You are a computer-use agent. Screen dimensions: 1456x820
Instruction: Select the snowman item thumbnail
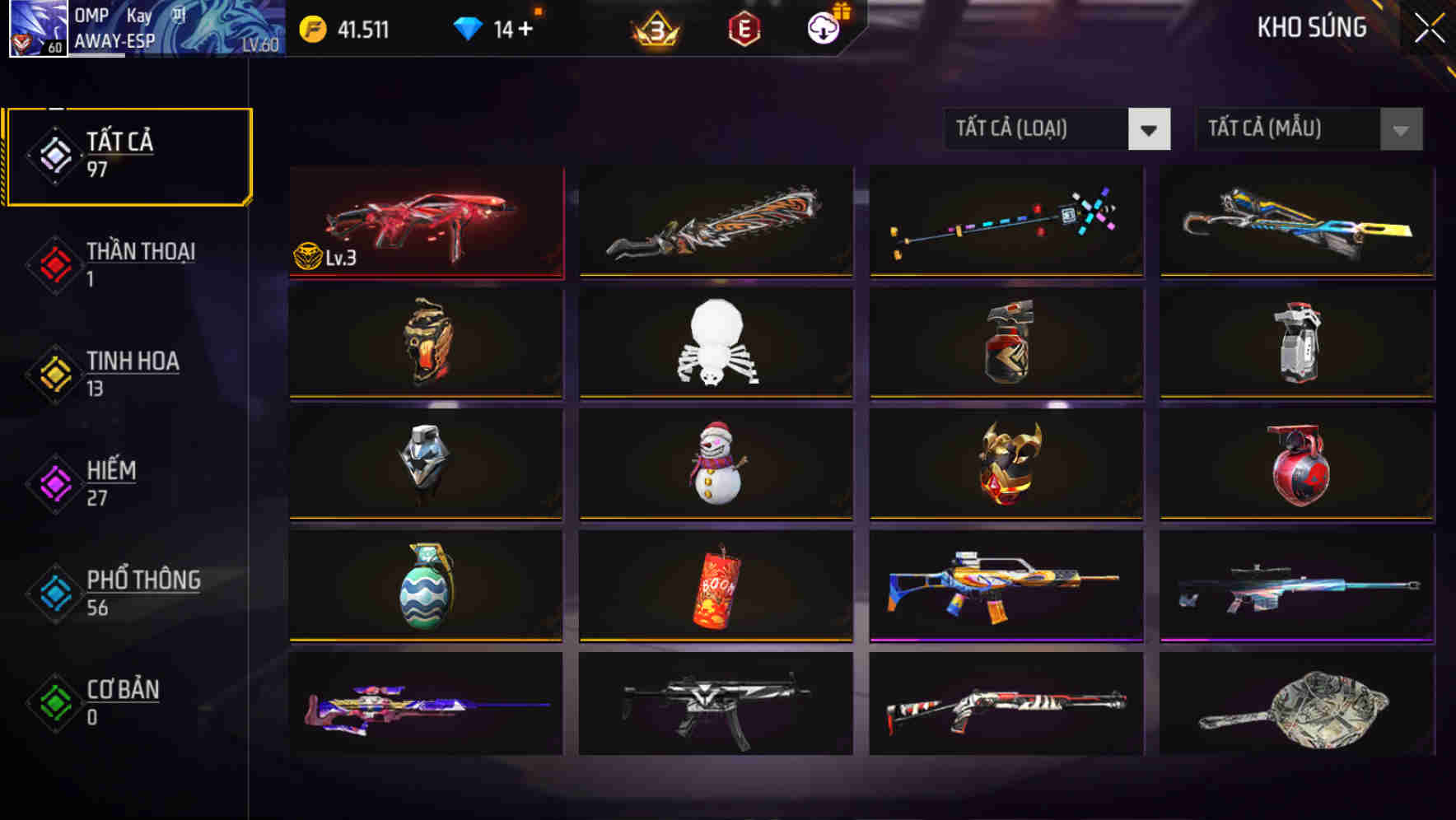click(x=716, y=465)
